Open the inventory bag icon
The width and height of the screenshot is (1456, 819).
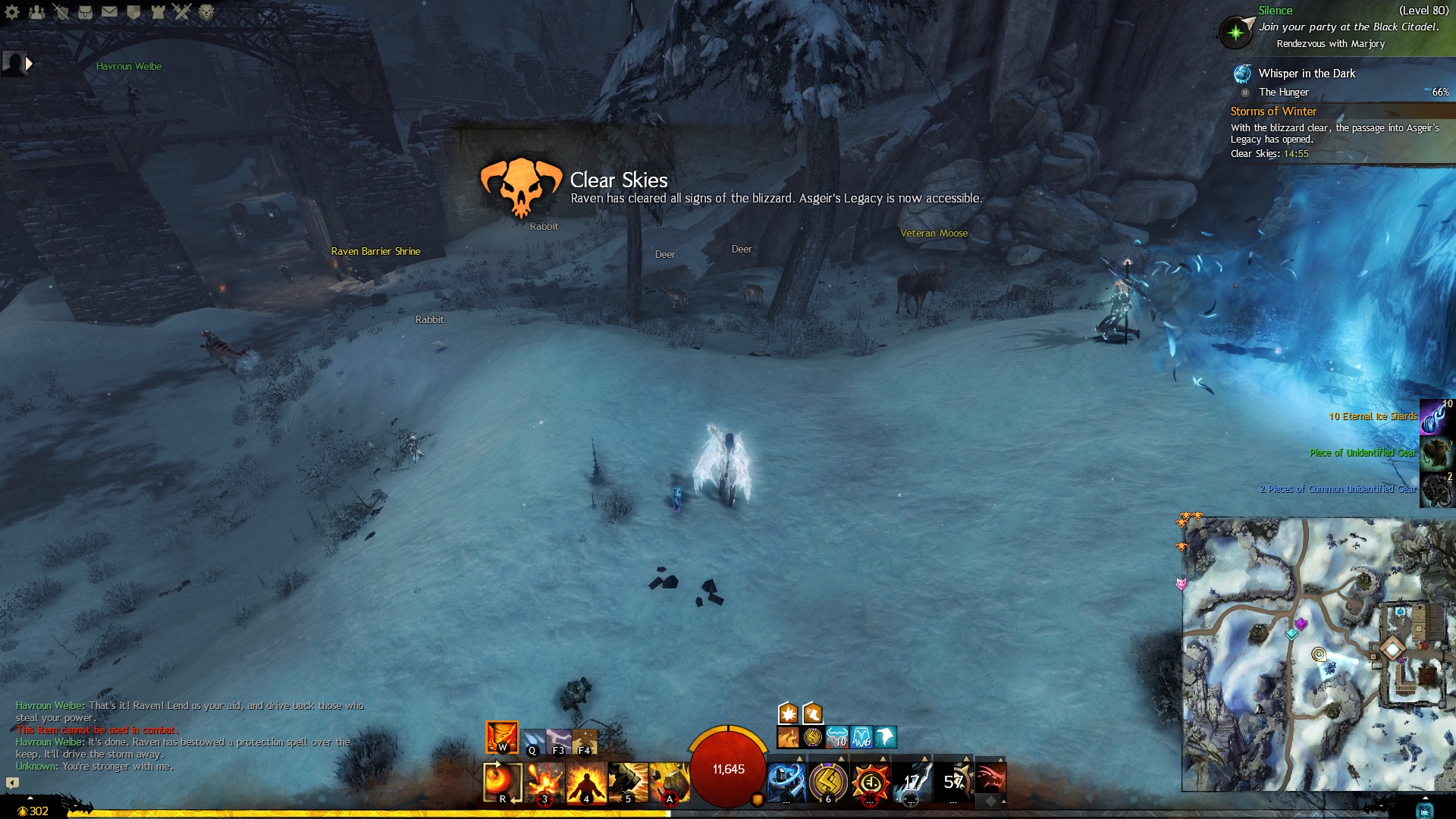click(85, 11)
